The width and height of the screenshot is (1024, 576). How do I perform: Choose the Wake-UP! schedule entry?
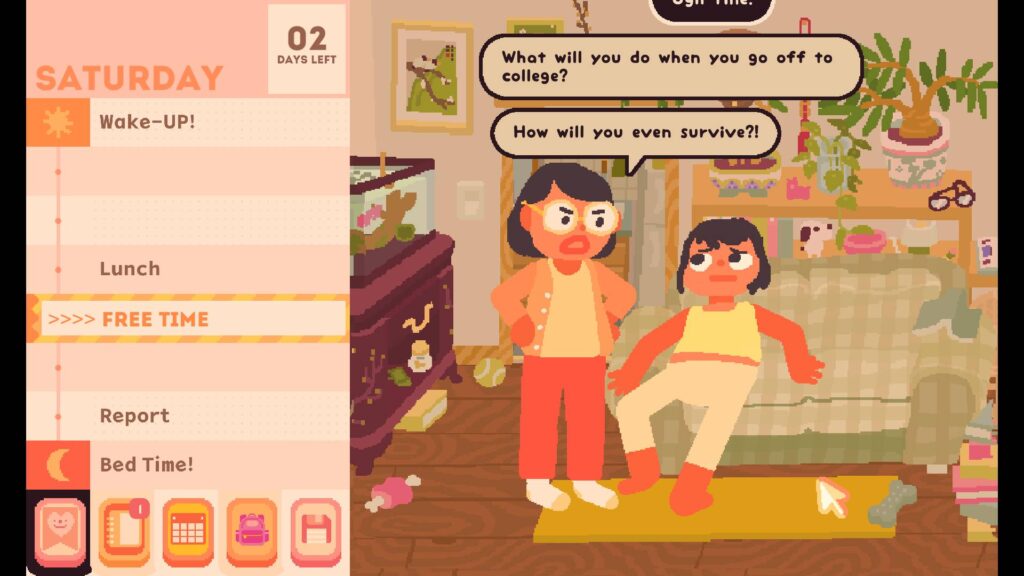click(x=188, y=122)
